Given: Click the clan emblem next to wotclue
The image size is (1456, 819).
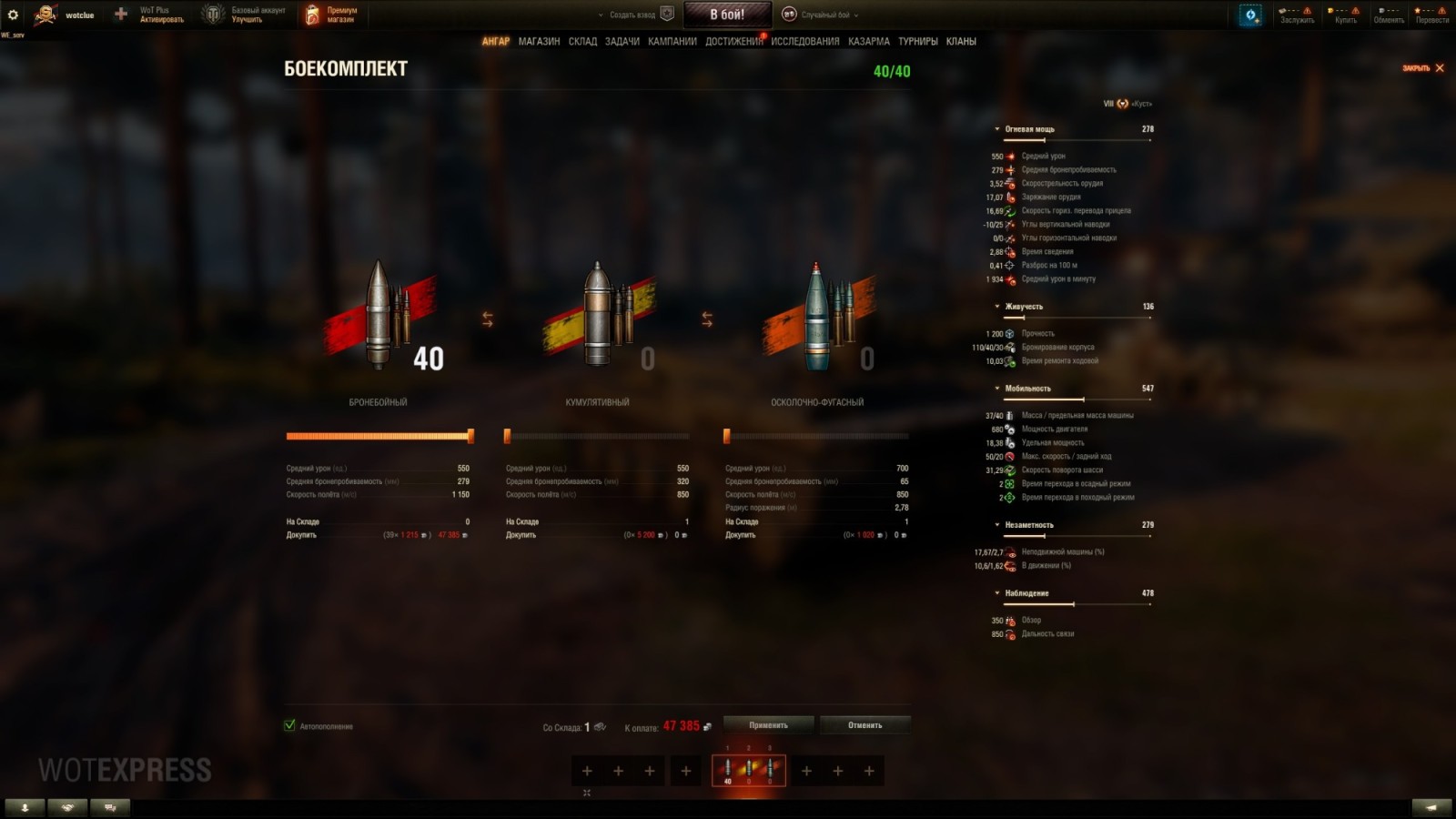Looking at the screenshot, I should click(x=43, y=13).
